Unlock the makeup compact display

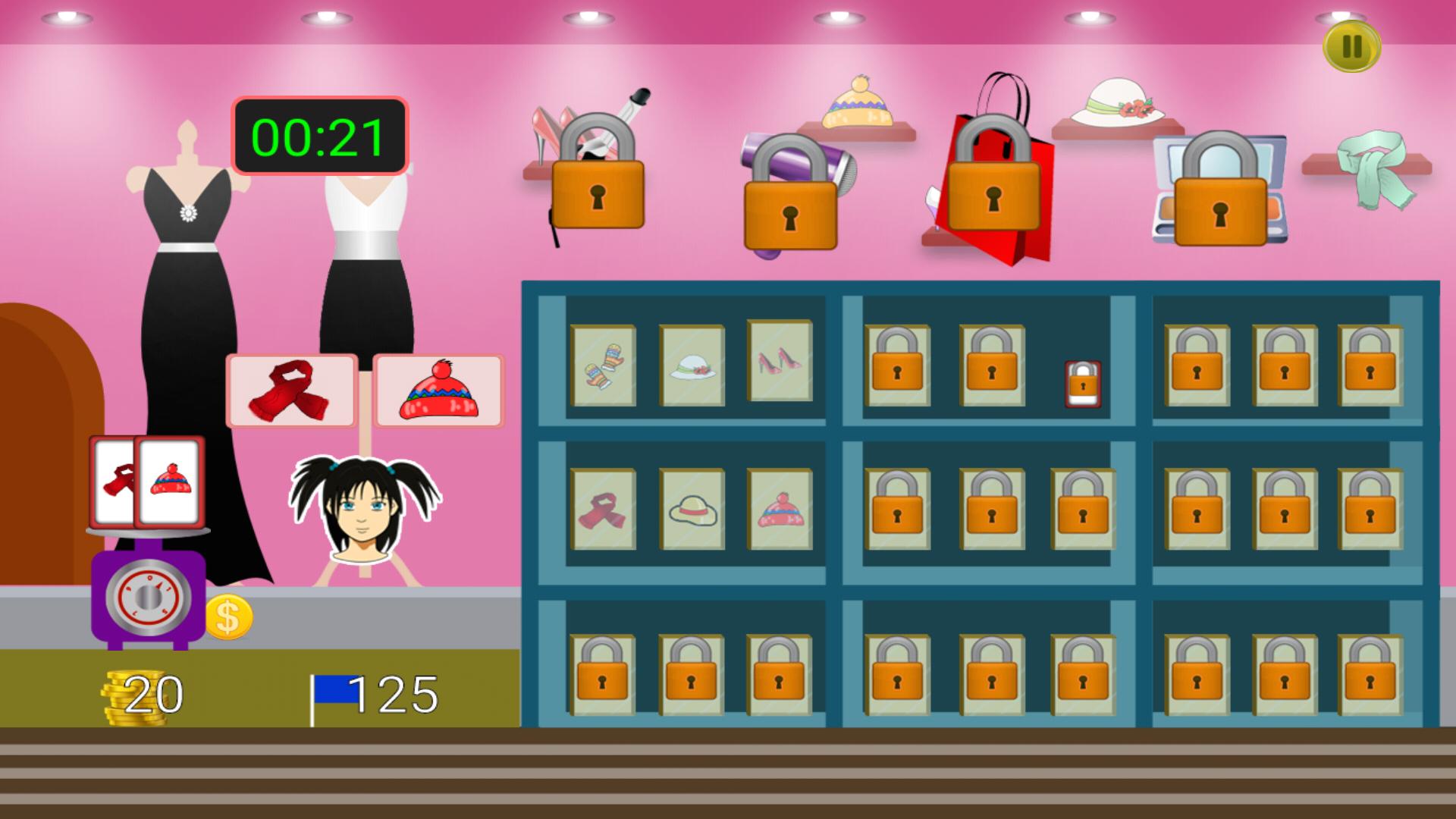(x=1221, y=206)
